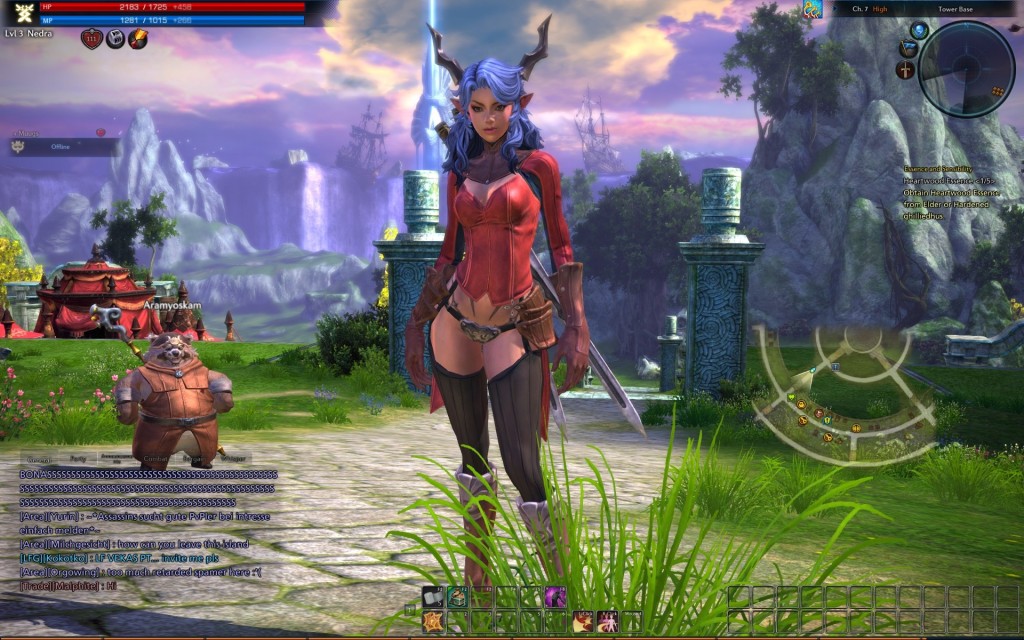Activate the purple shadow skill on hotbar

click(x=555, y=597)
